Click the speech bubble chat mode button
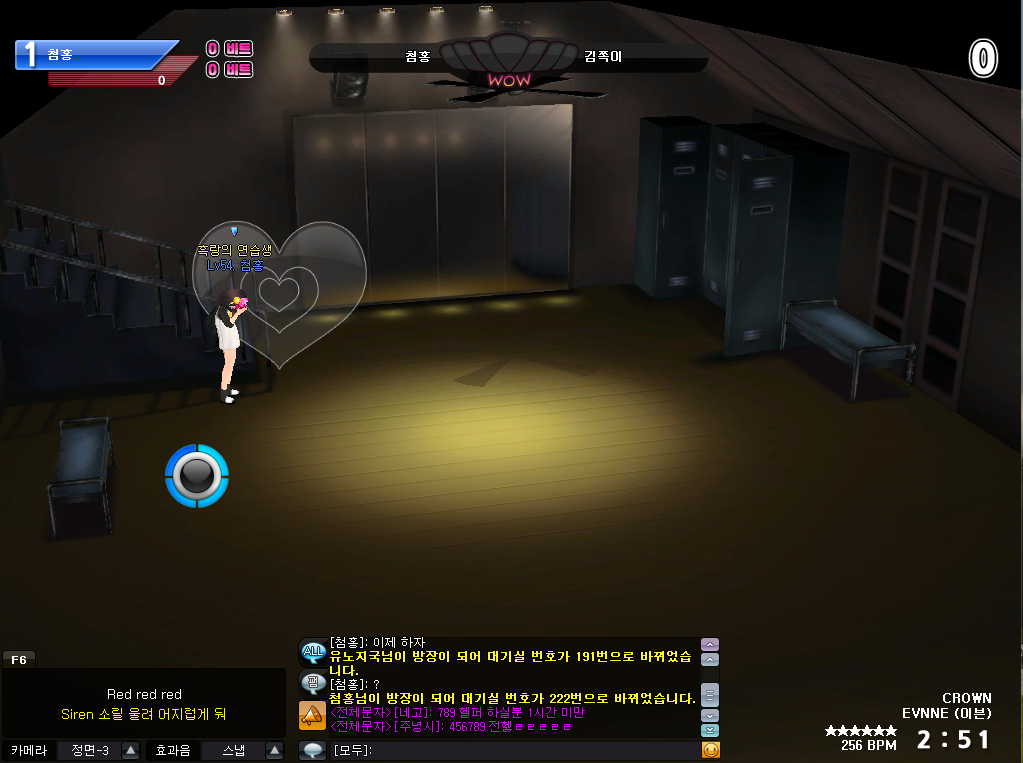This screenshot has width=1023, height=763. pyautogui.click(x=313, y=750)
